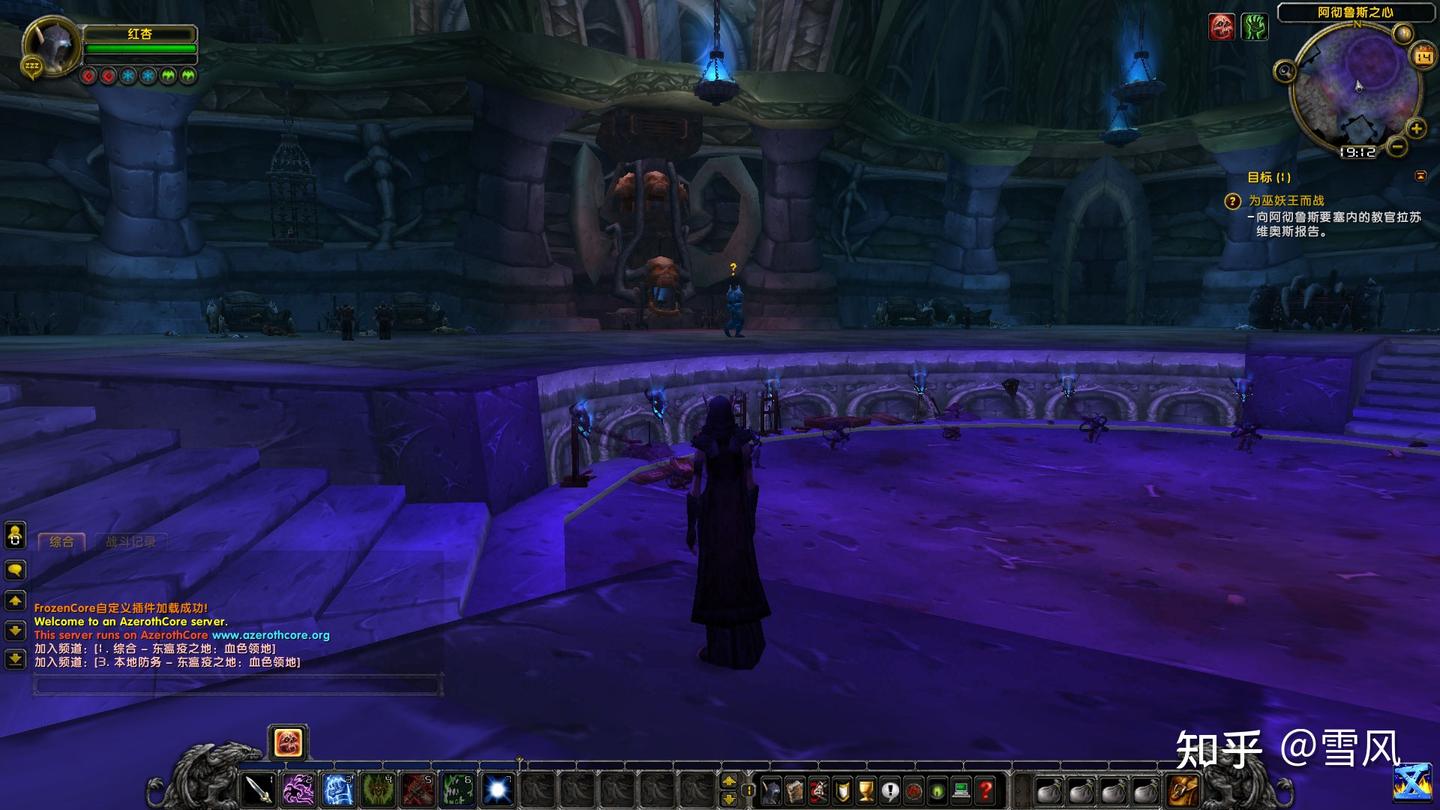Open the calendar icon beside the minimap

click(1423, 53)
